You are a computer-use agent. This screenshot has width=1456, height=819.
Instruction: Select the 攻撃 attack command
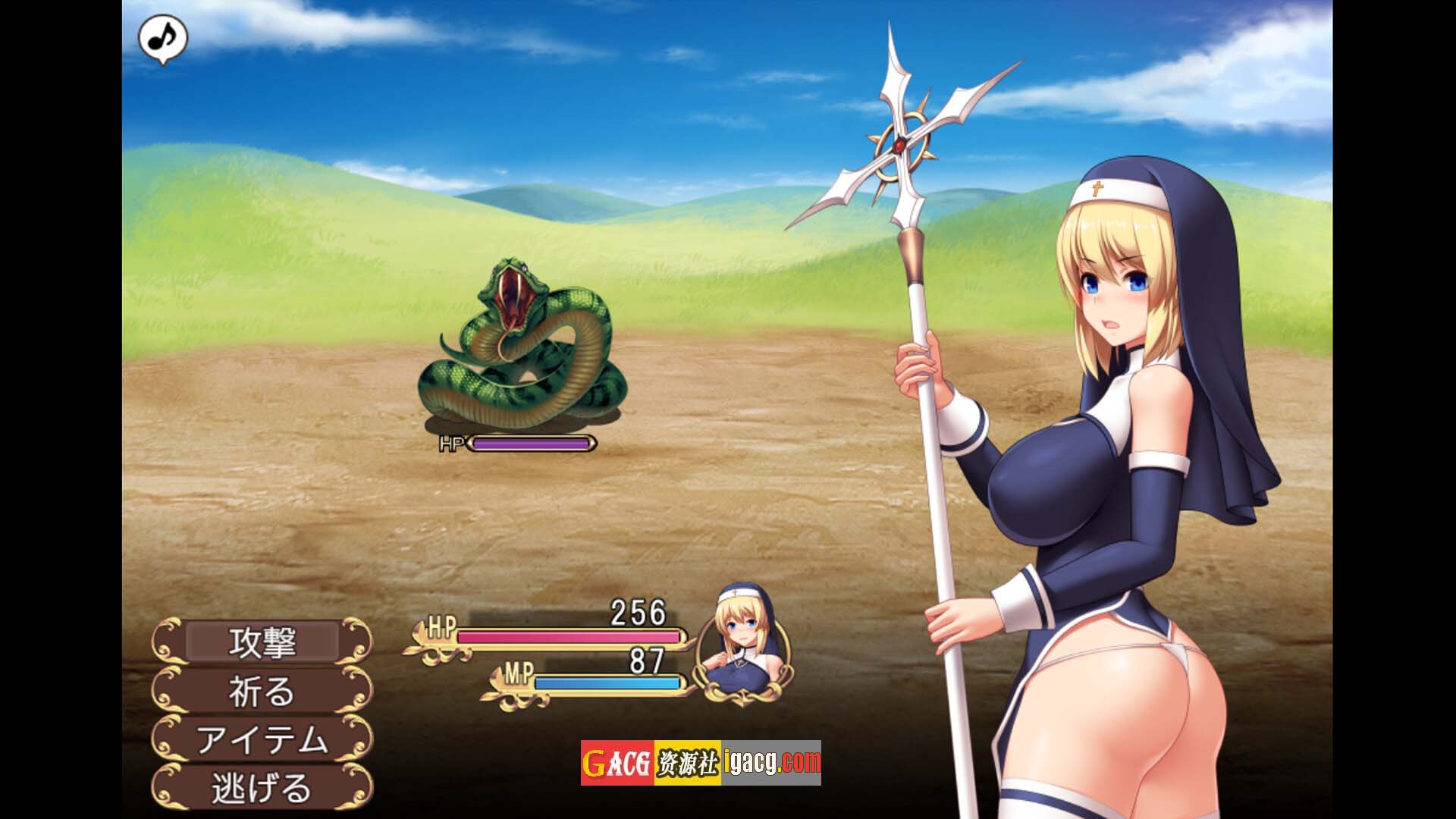262,642
